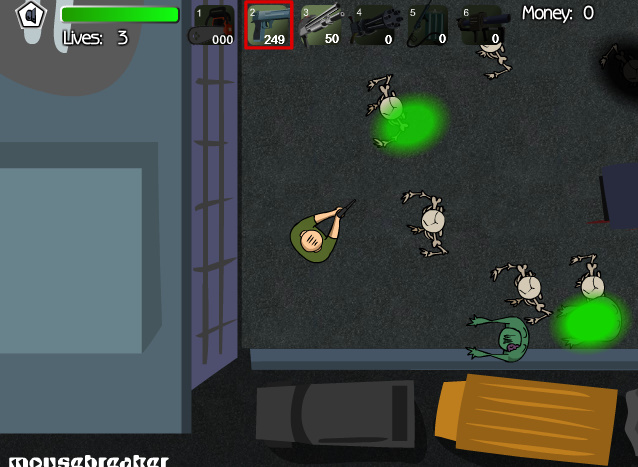Equip the minigun in weapon slot 4

coord(375,25)
